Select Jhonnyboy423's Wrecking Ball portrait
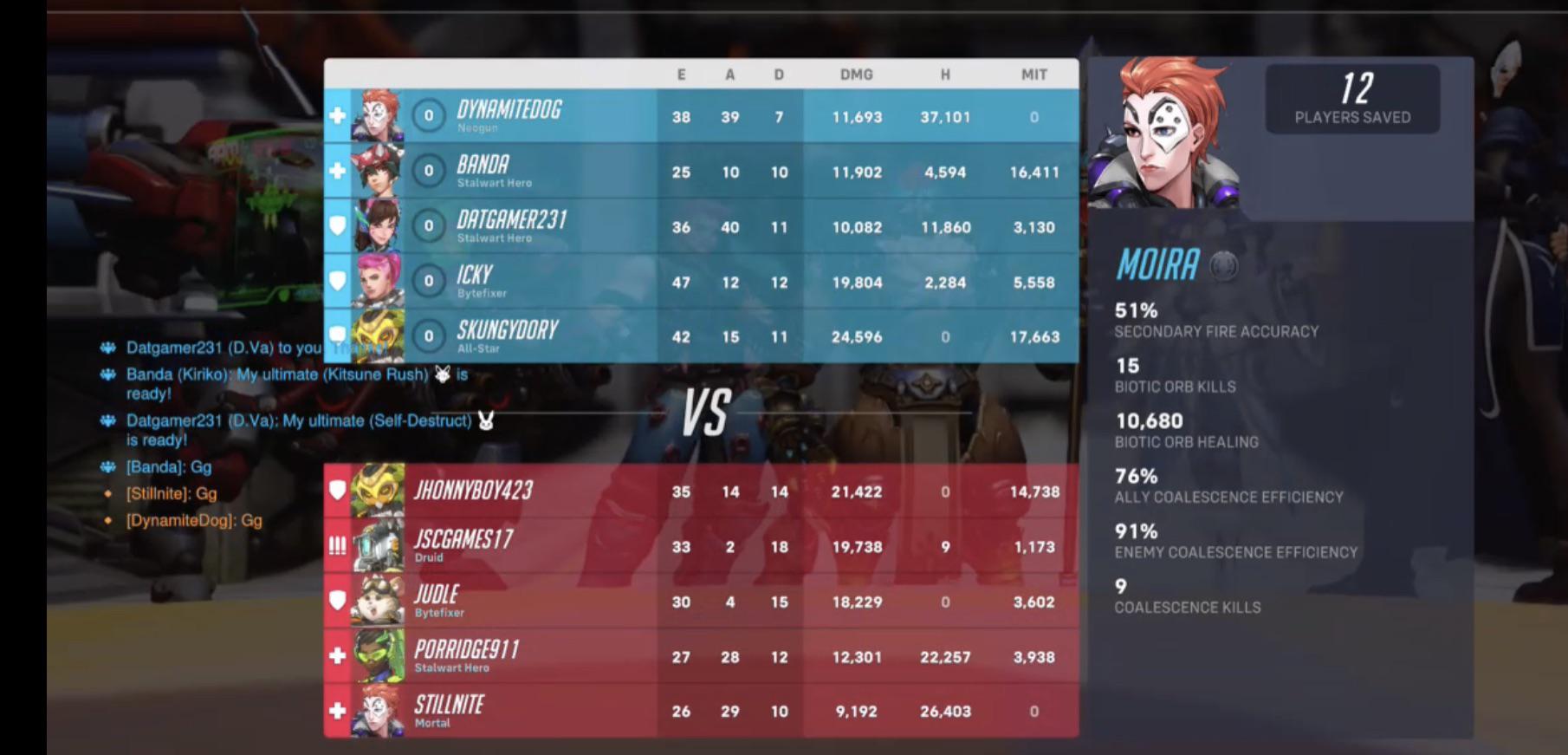The height and width of the screenshot is (755, 1568). (x=379, y=490)
